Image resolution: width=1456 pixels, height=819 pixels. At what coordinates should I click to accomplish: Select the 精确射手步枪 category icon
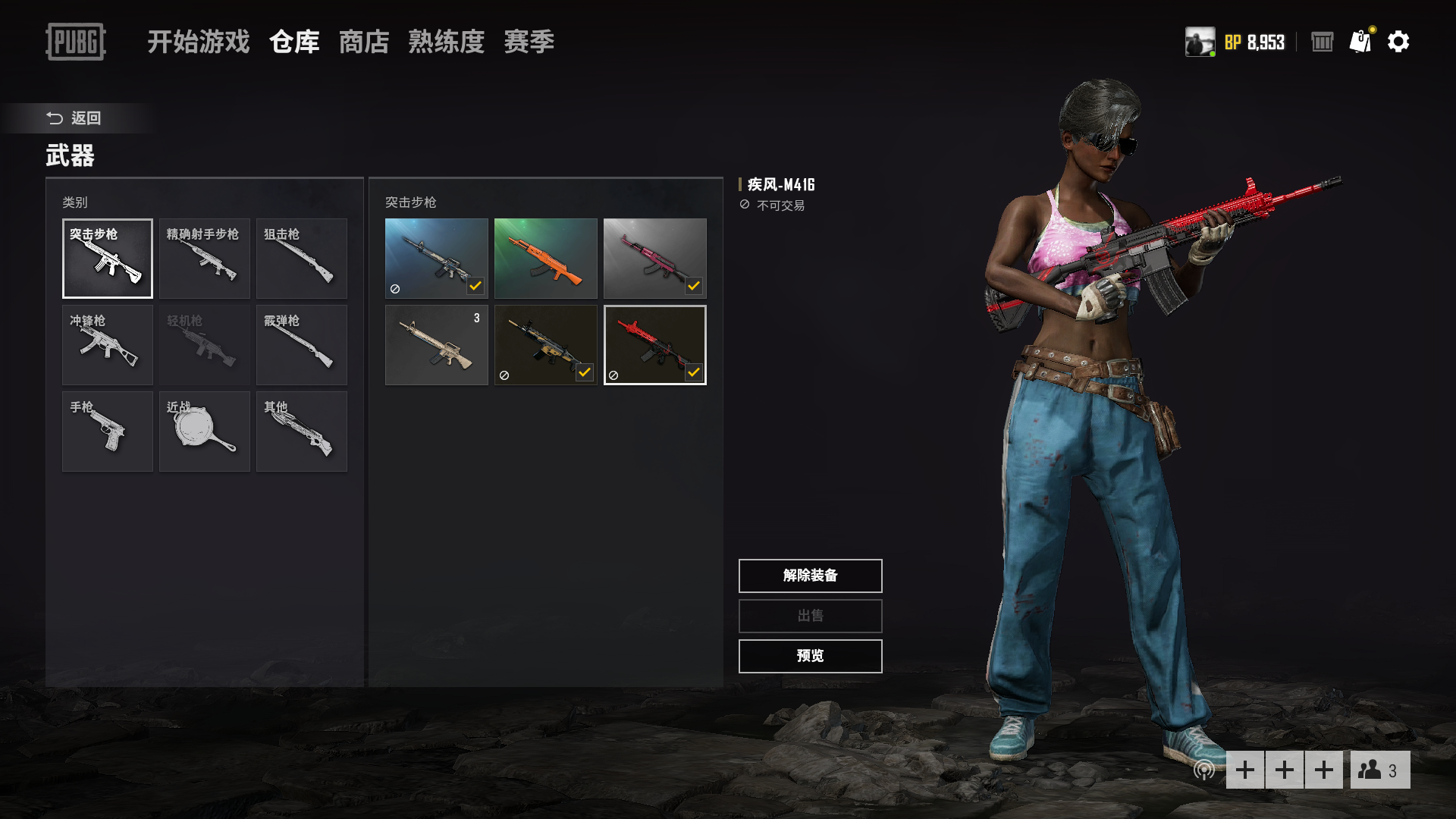204,259
